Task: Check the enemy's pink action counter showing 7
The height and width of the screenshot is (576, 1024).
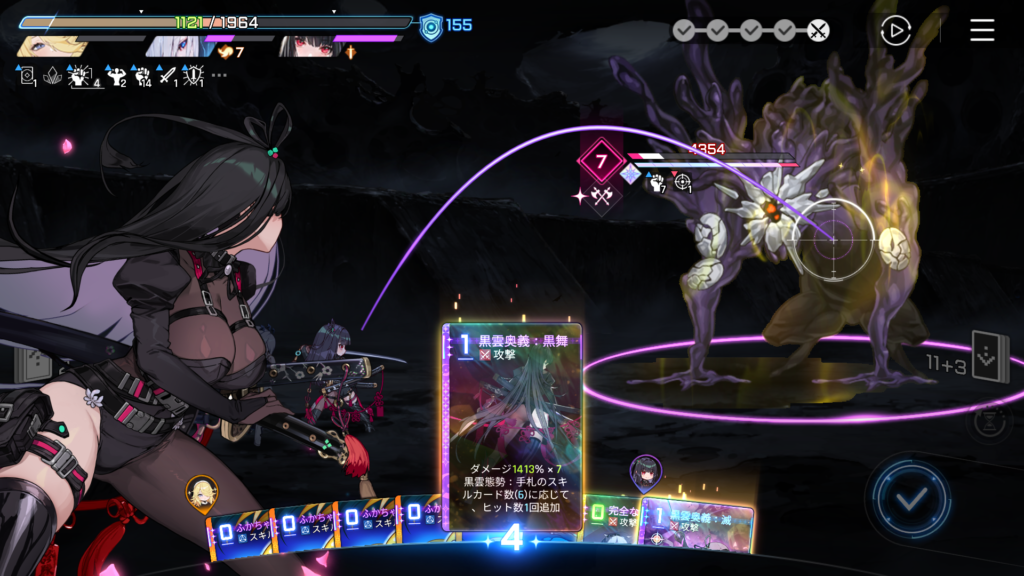Action: pyautogui.click(x=601, y=160)
